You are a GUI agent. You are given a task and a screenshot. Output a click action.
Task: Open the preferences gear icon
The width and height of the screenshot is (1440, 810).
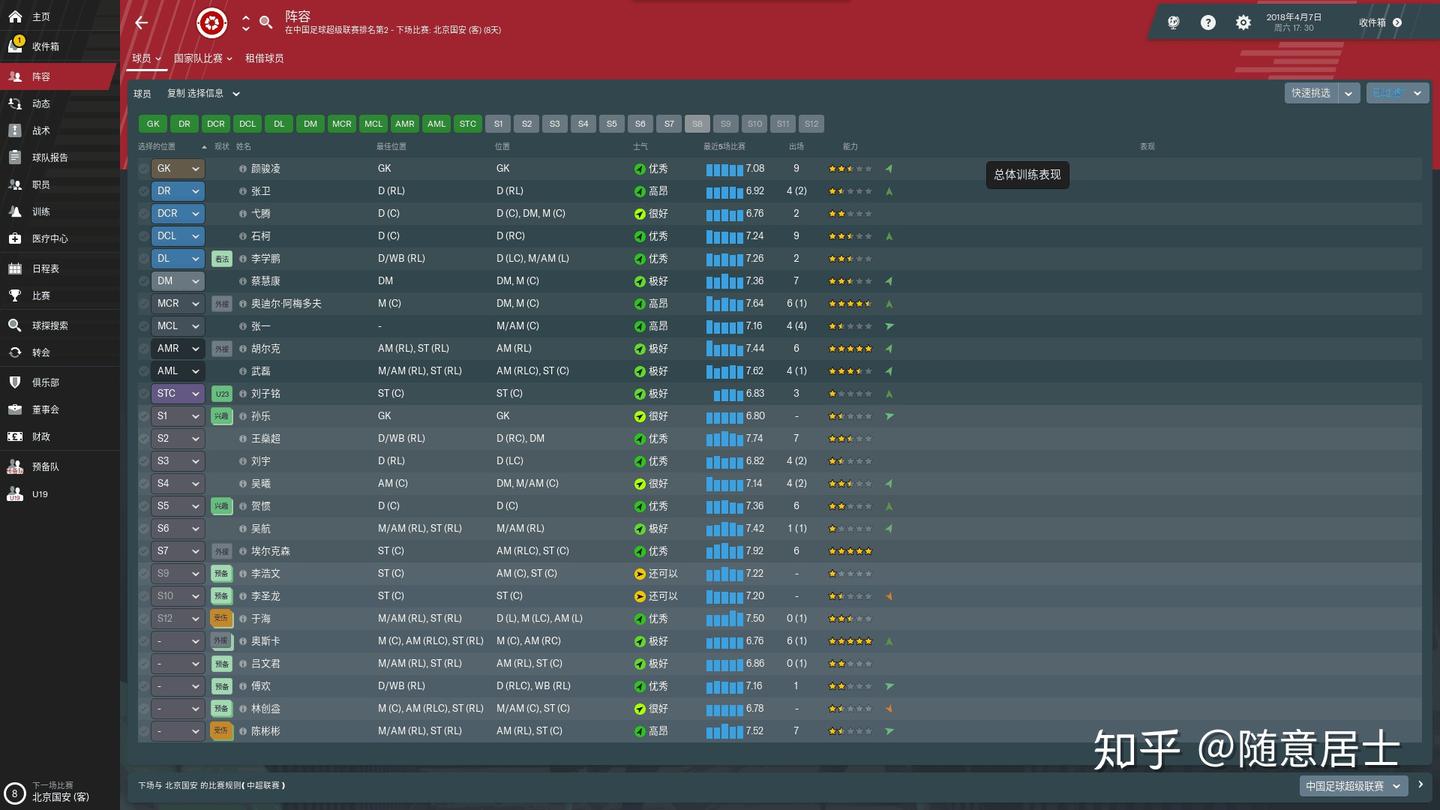(1243, 21)
